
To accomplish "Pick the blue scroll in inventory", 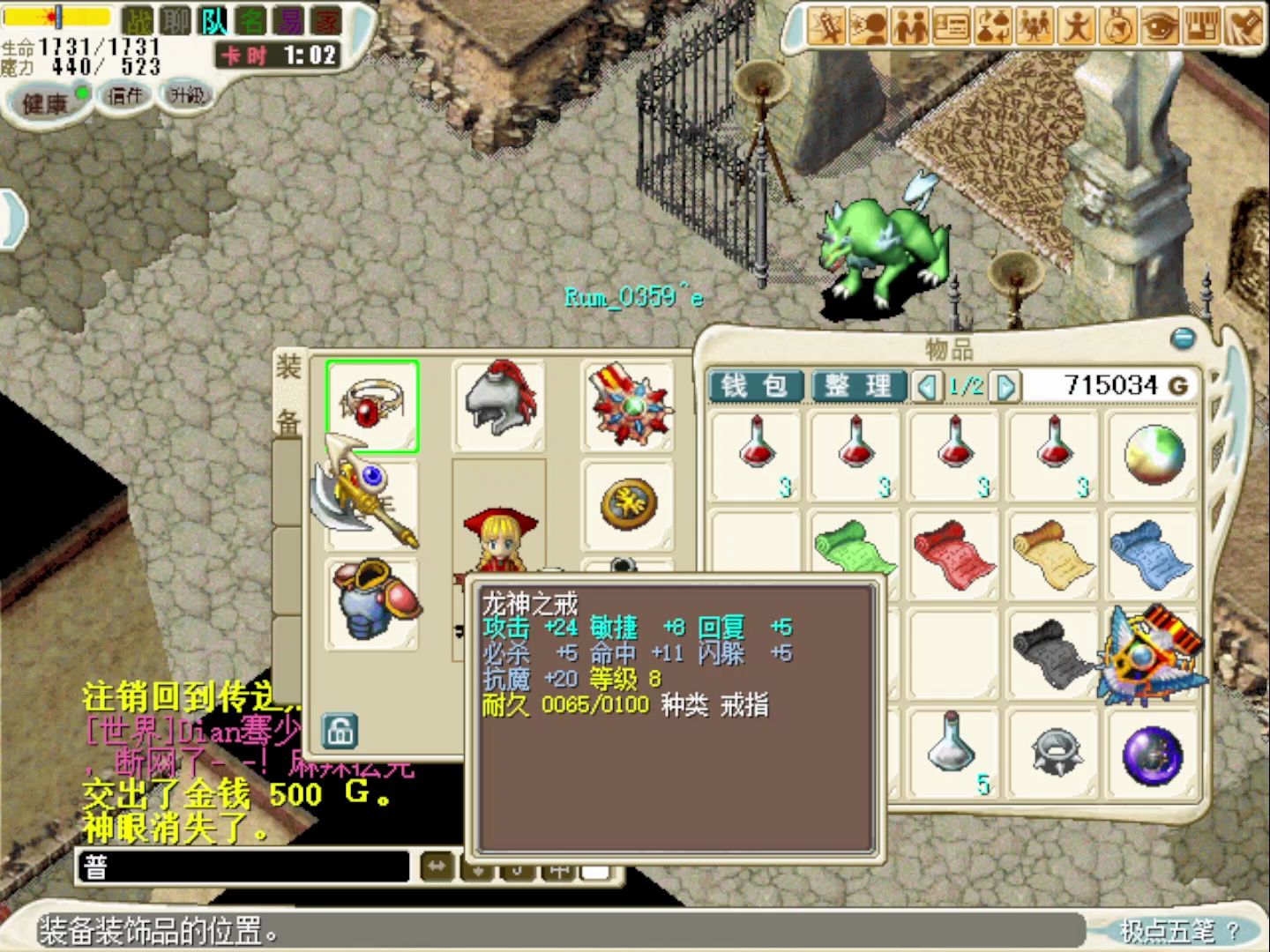I will pyautogui.click(x=1150, y=552).
